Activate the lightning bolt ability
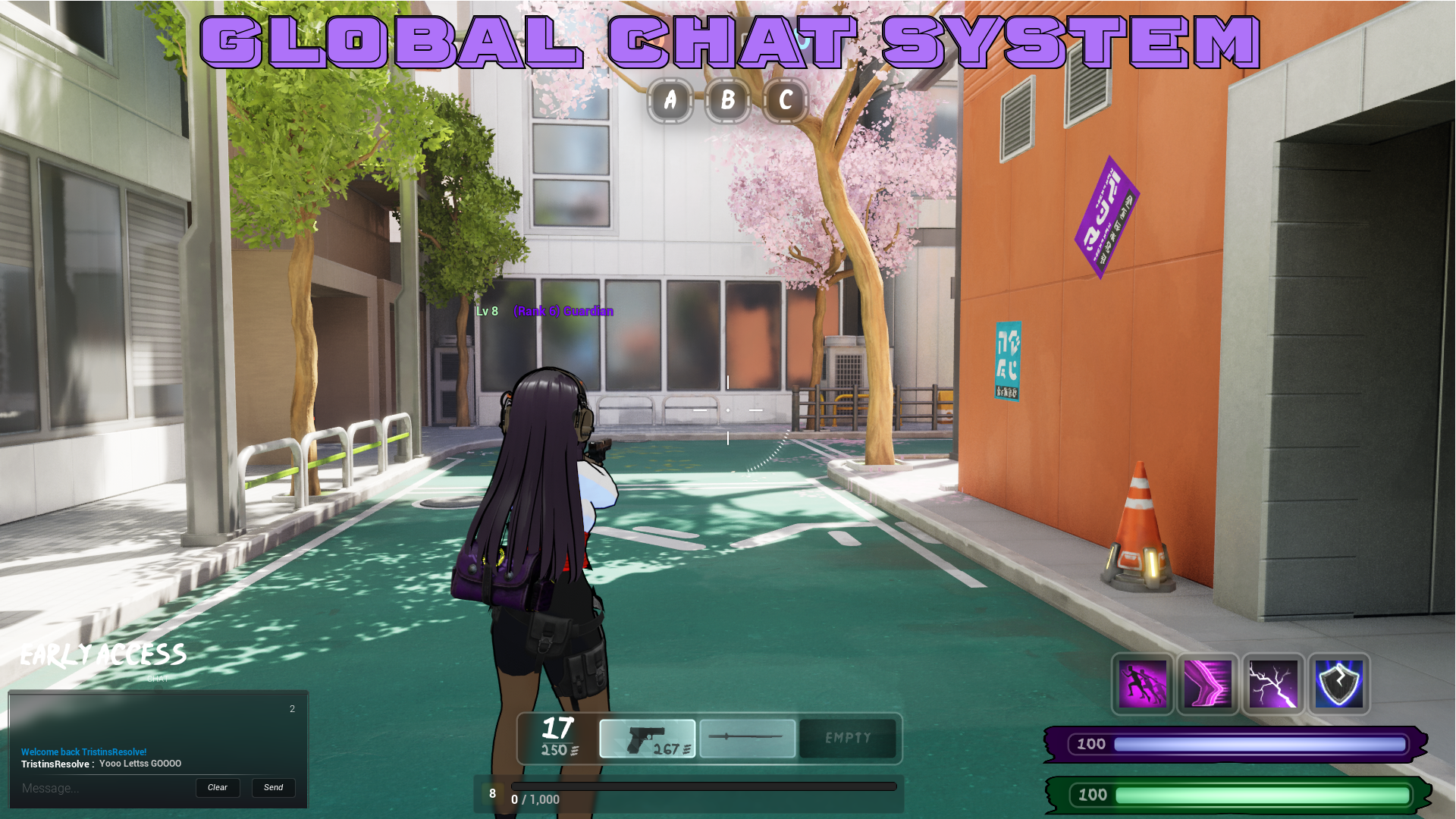Screen dimensions: 1456x819 [1273, 684]
